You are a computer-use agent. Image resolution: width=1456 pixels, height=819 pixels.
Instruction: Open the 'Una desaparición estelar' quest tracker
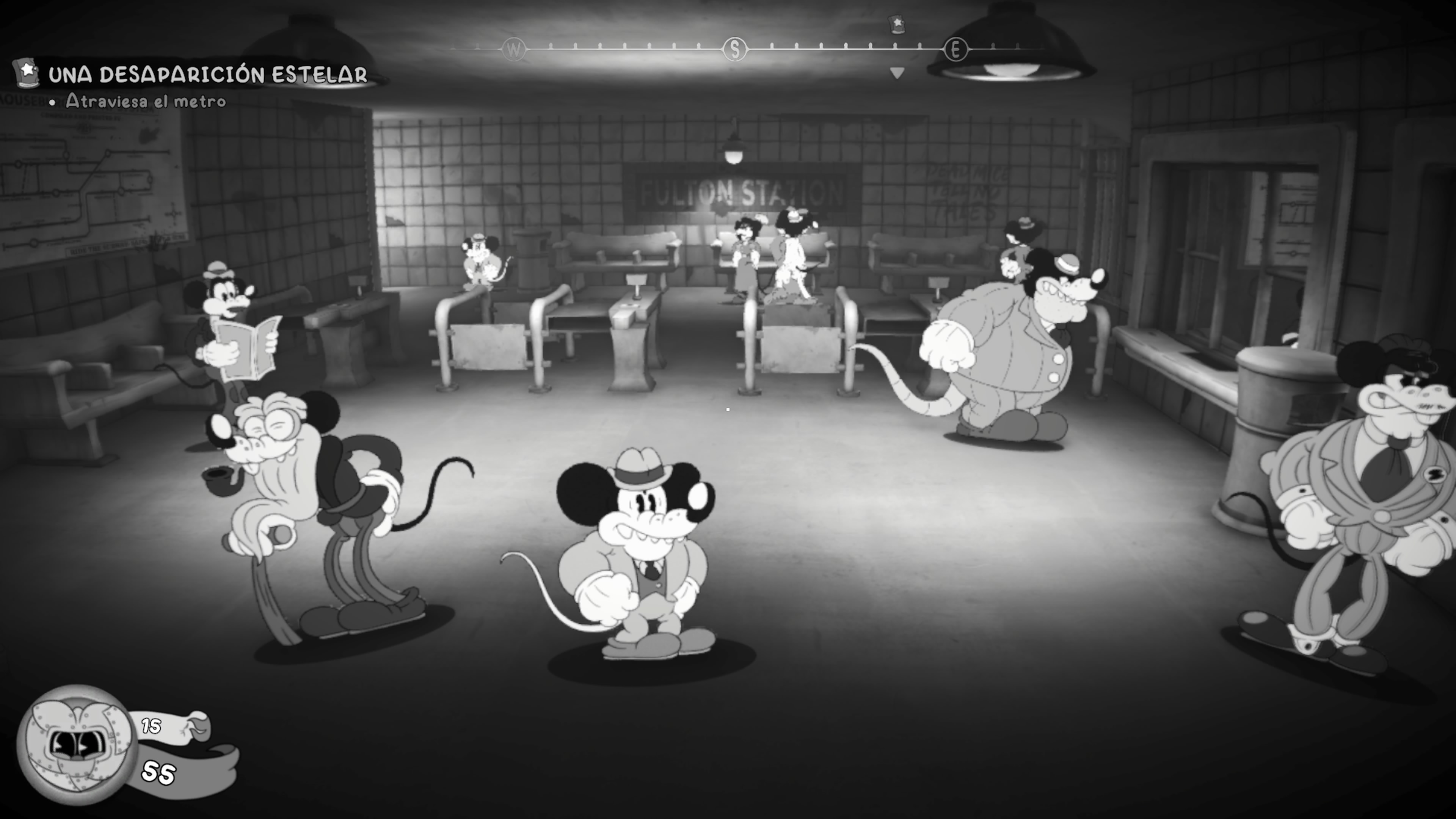[x=207, y=75]
